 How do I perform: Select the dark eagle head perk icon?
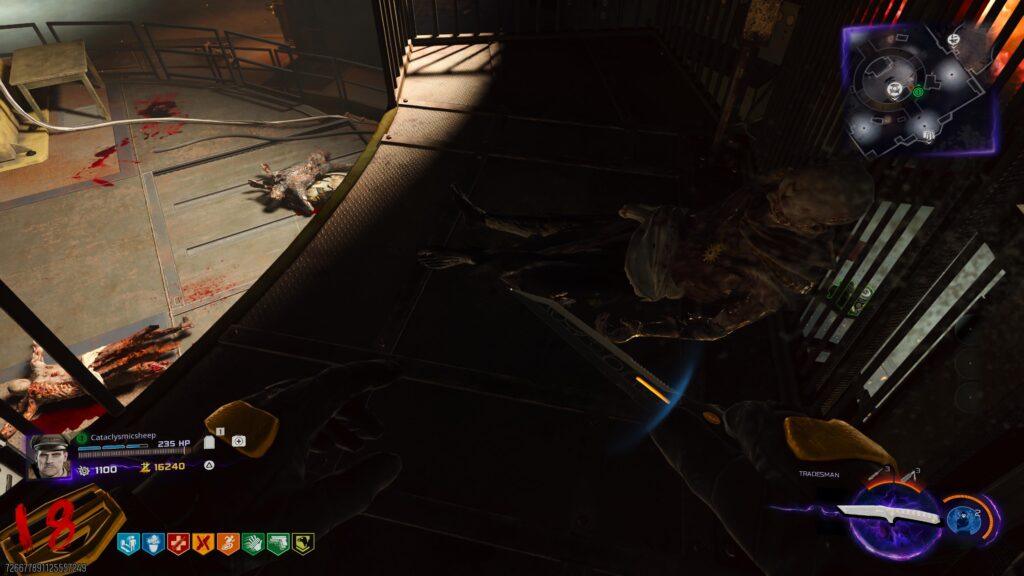tap(302, 544)
